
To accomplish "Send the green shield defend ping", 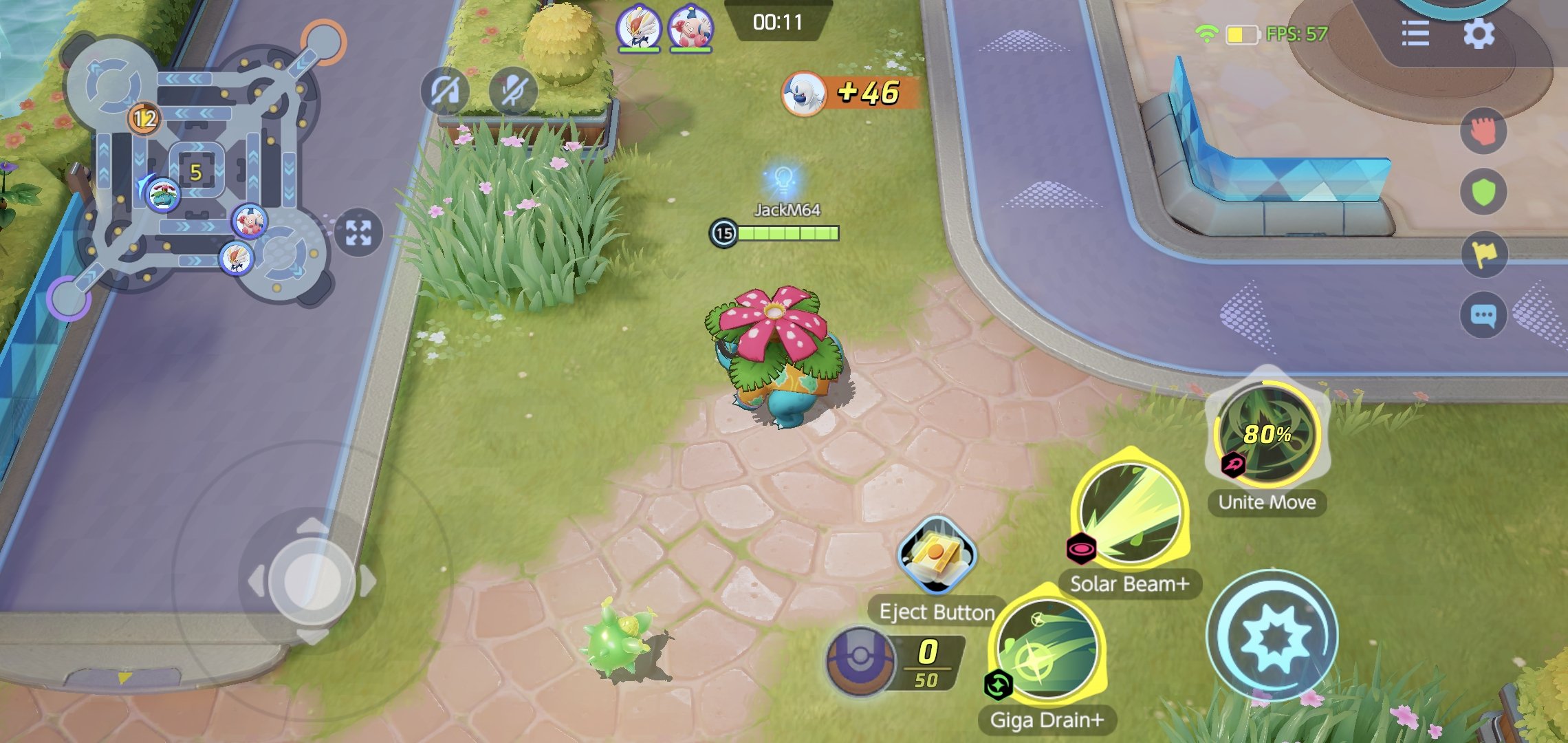I will [1483, 192].
